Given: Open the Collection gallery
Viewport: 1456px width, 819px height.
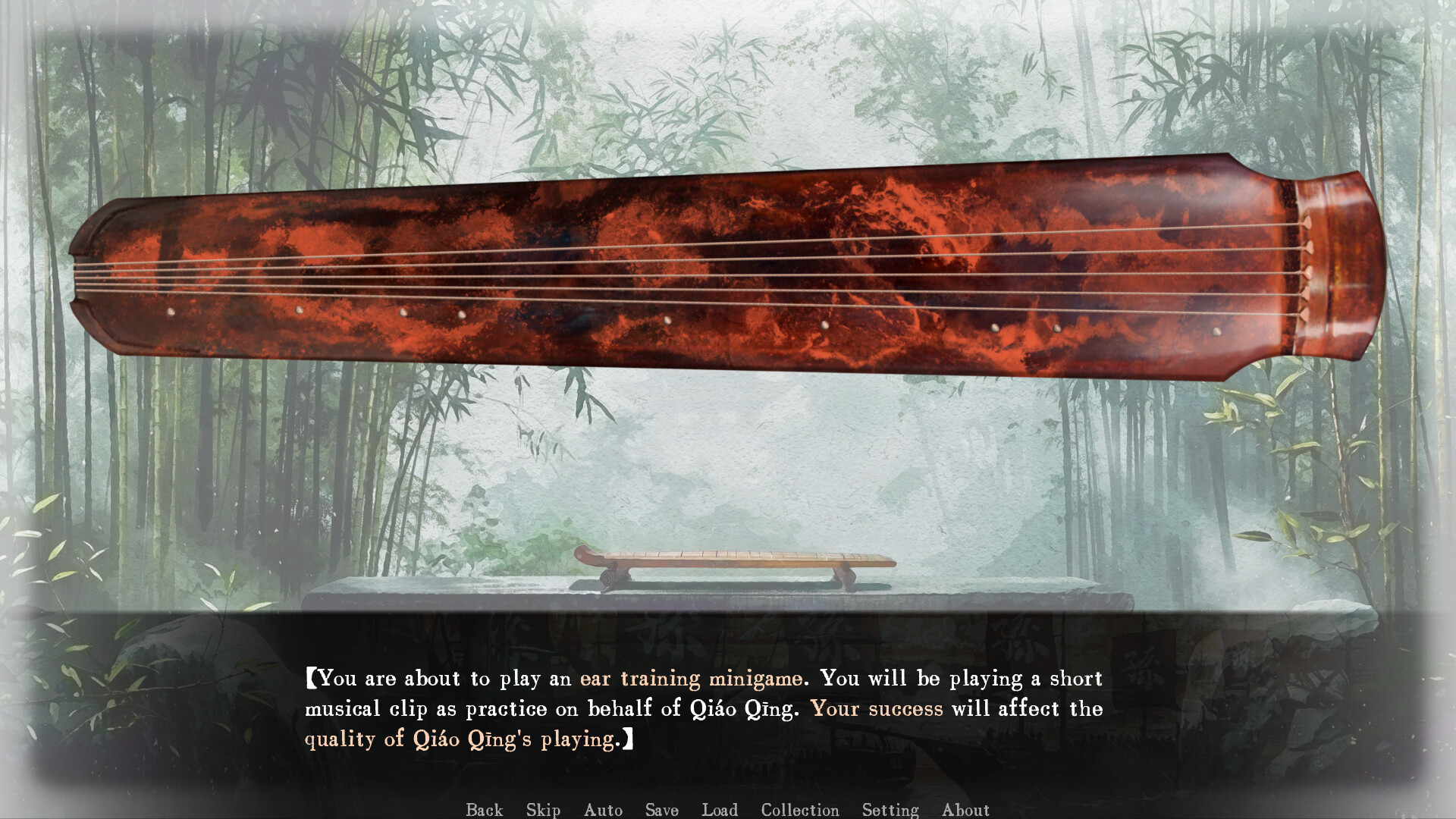Looking at the screenshot, I should coord(799,810).
